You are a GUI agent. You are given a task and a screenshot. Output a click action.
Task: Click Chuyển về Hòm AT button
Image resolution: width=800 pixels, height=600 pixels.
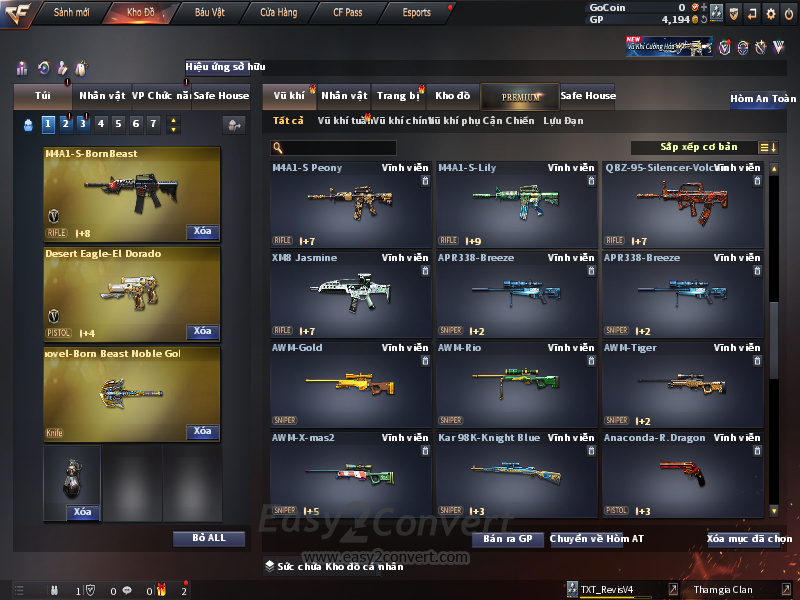click(x=596, y=539)
